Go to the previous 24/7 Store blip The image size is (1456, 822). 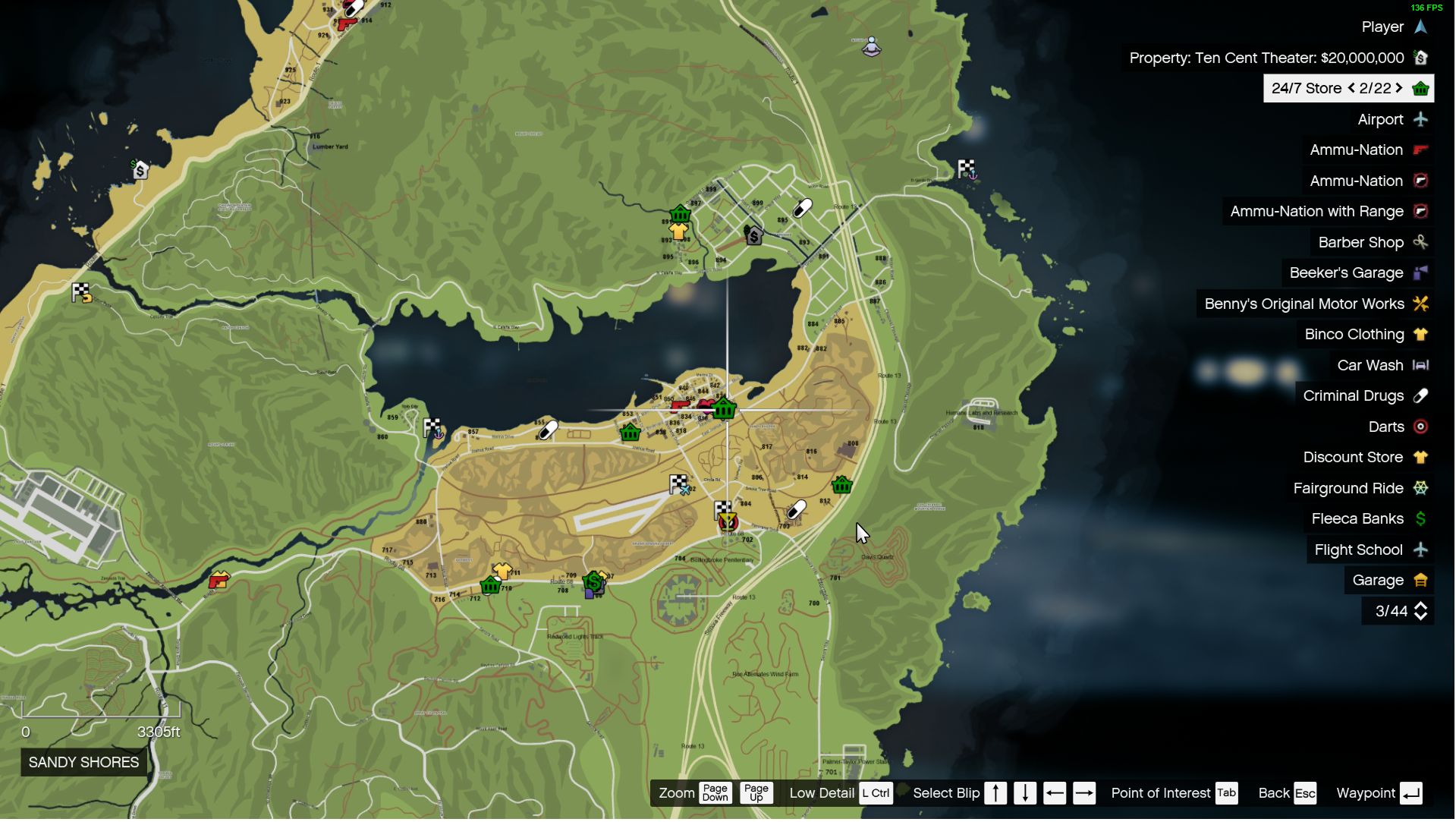[x=1351, y=88]
